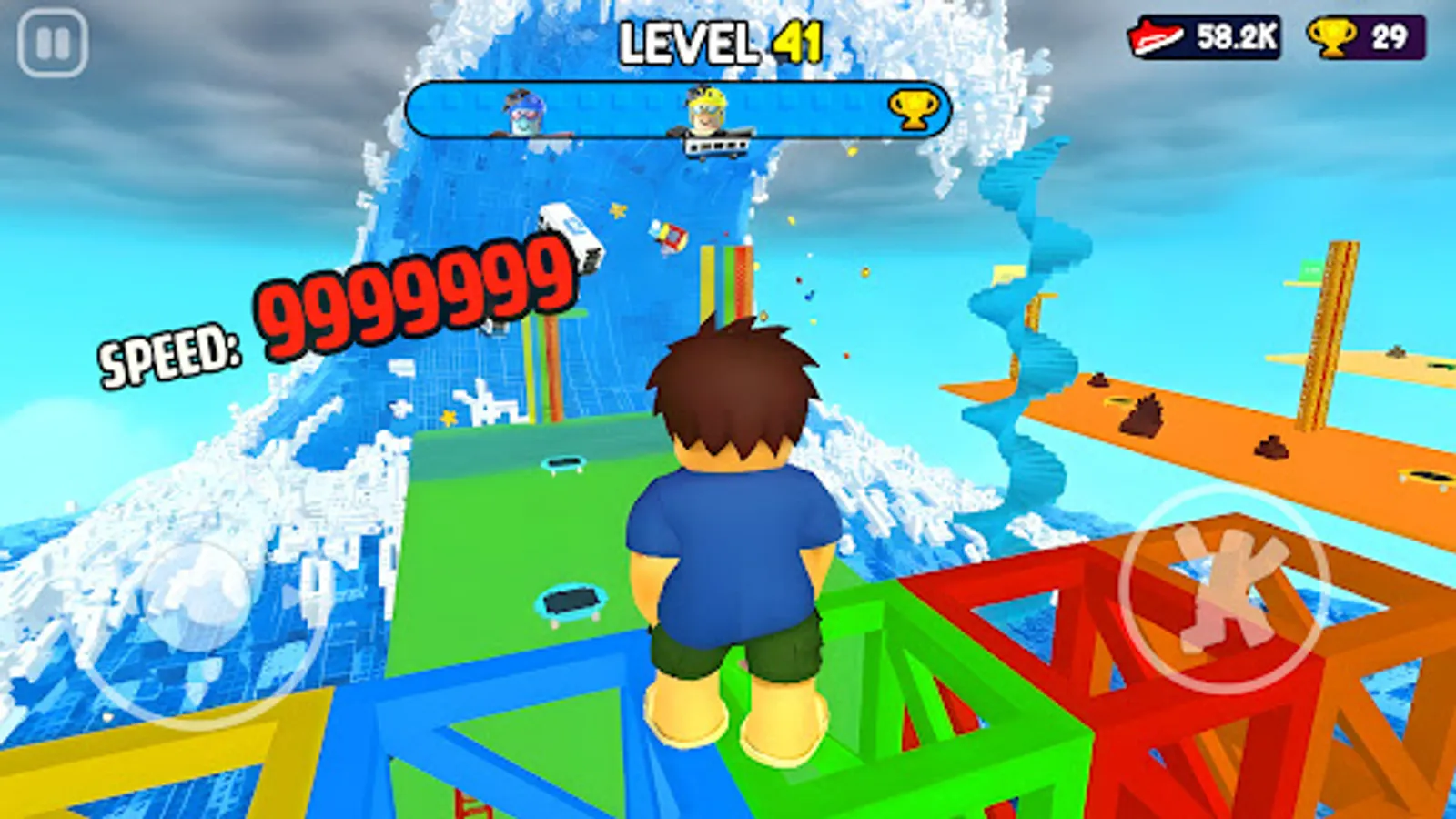Tap the player character in blue shirt
Viewport: 1456px width, 819px height.
(x=737, y=546)
